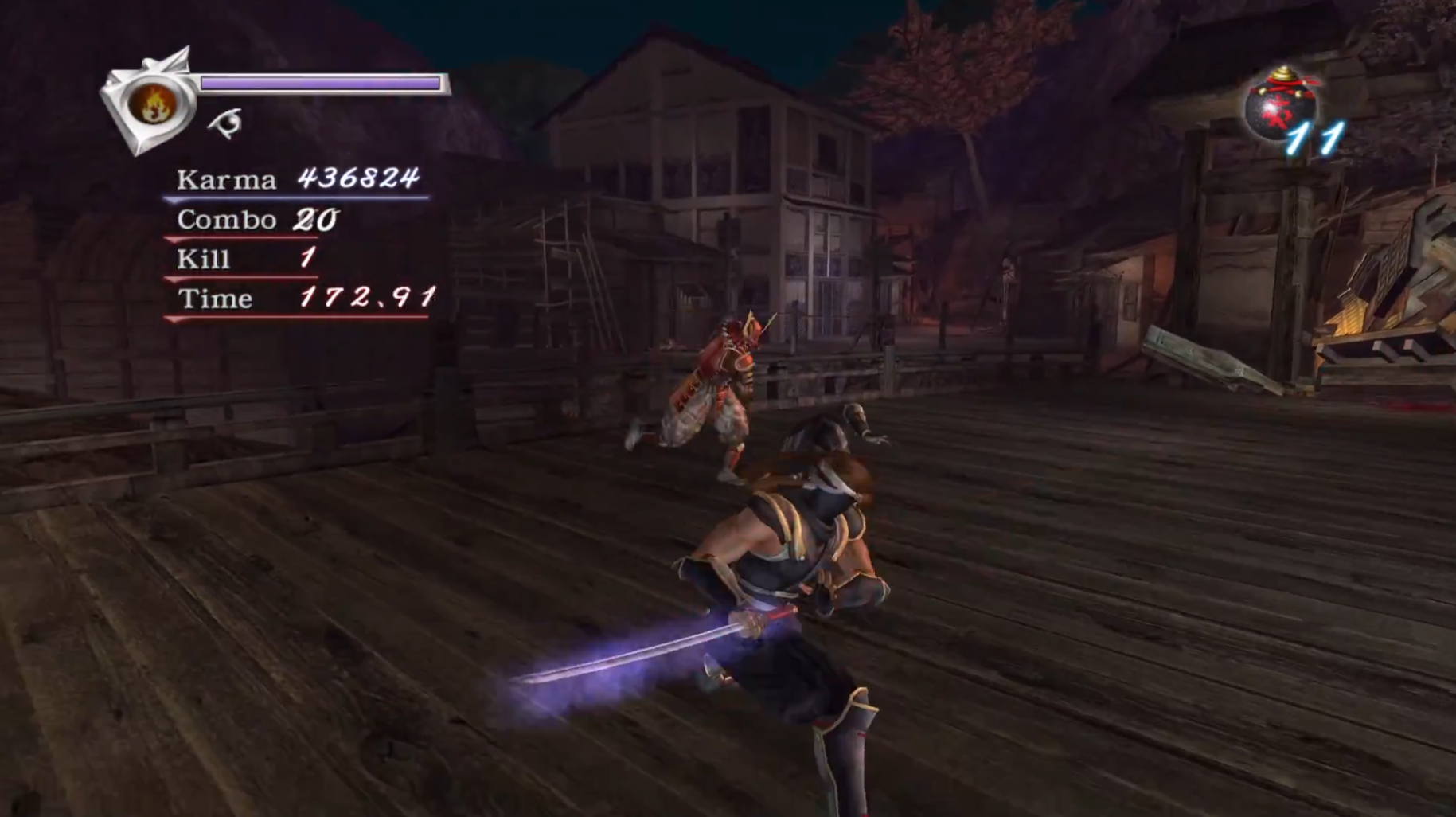Click the Karma value 436824
1456x817 pixels.
[x=360, y=181]
